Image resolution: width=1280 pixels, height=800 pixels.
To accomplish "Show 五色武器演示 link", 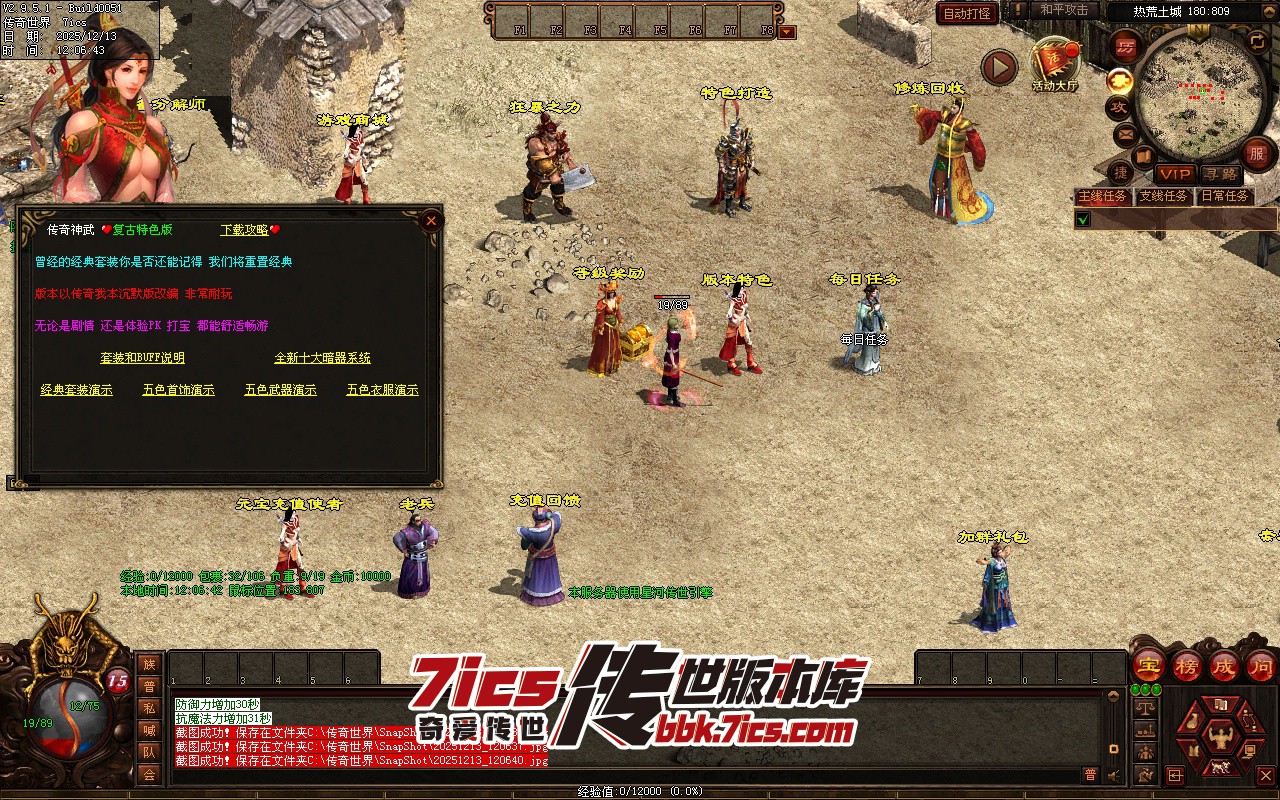I will click(280, 390).
